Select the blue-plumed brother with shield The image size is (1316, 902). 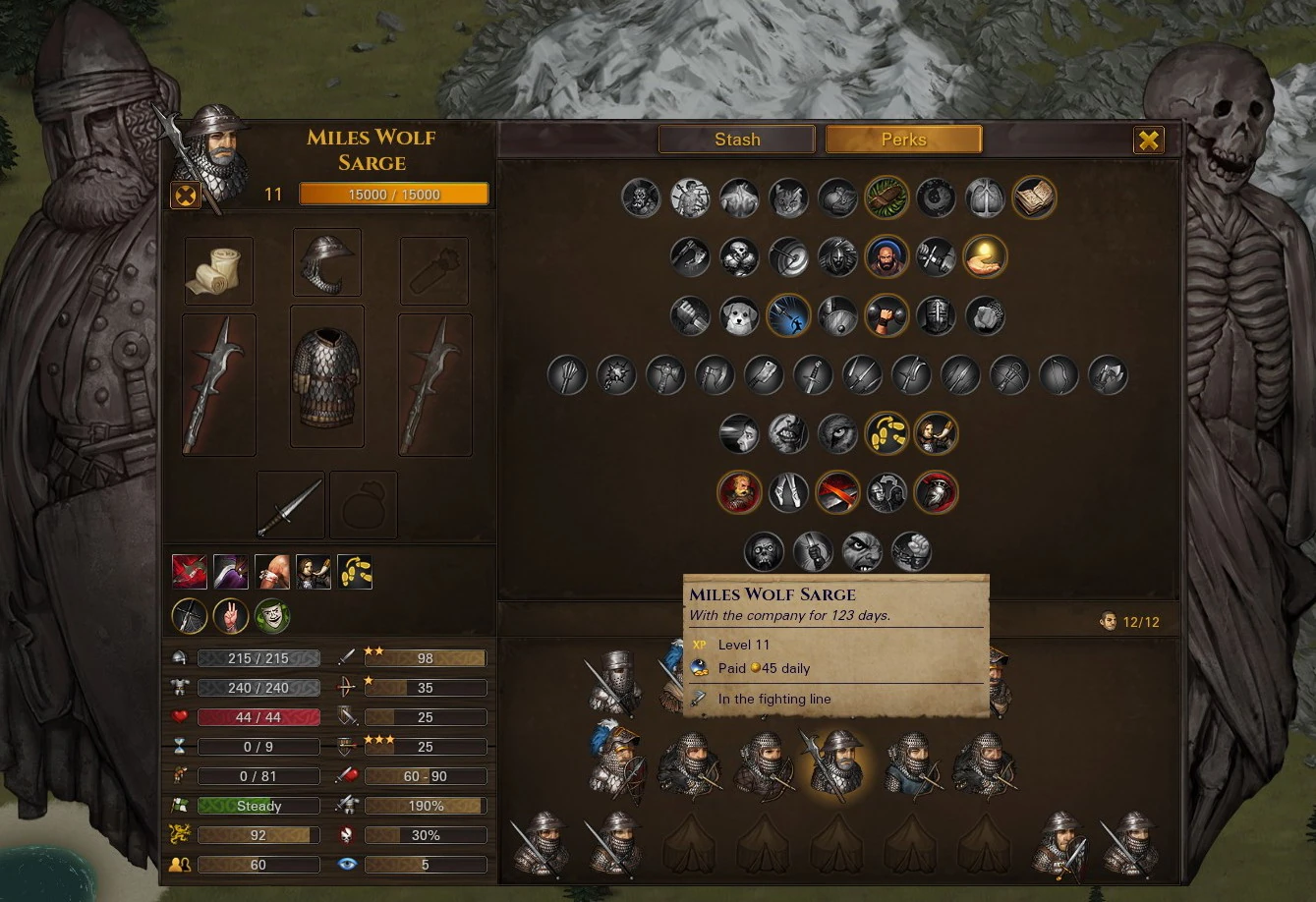click(616, 762)
